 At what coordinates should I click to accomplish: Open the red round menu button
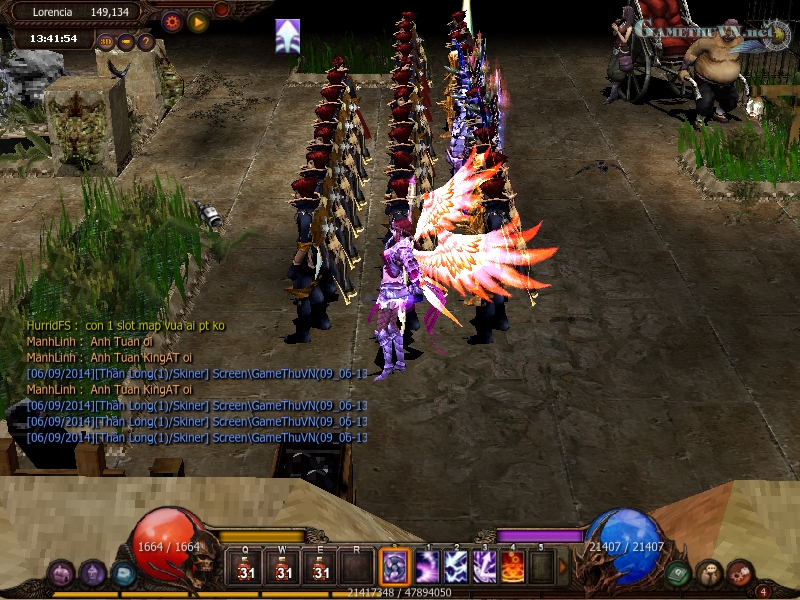point(739,574)
